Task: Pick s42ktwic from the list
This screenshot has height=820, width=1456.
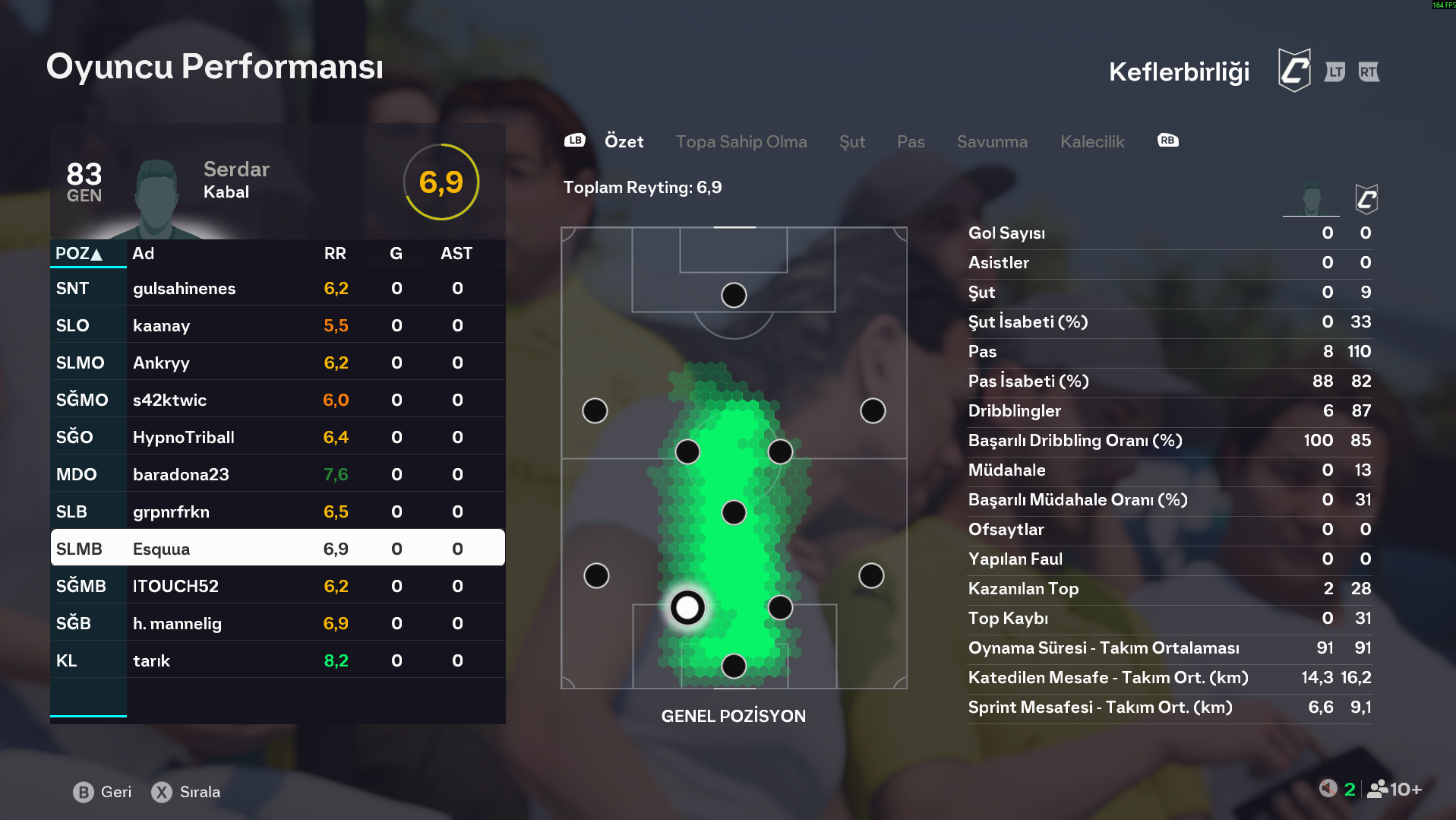Action: [x=277, y=401]
